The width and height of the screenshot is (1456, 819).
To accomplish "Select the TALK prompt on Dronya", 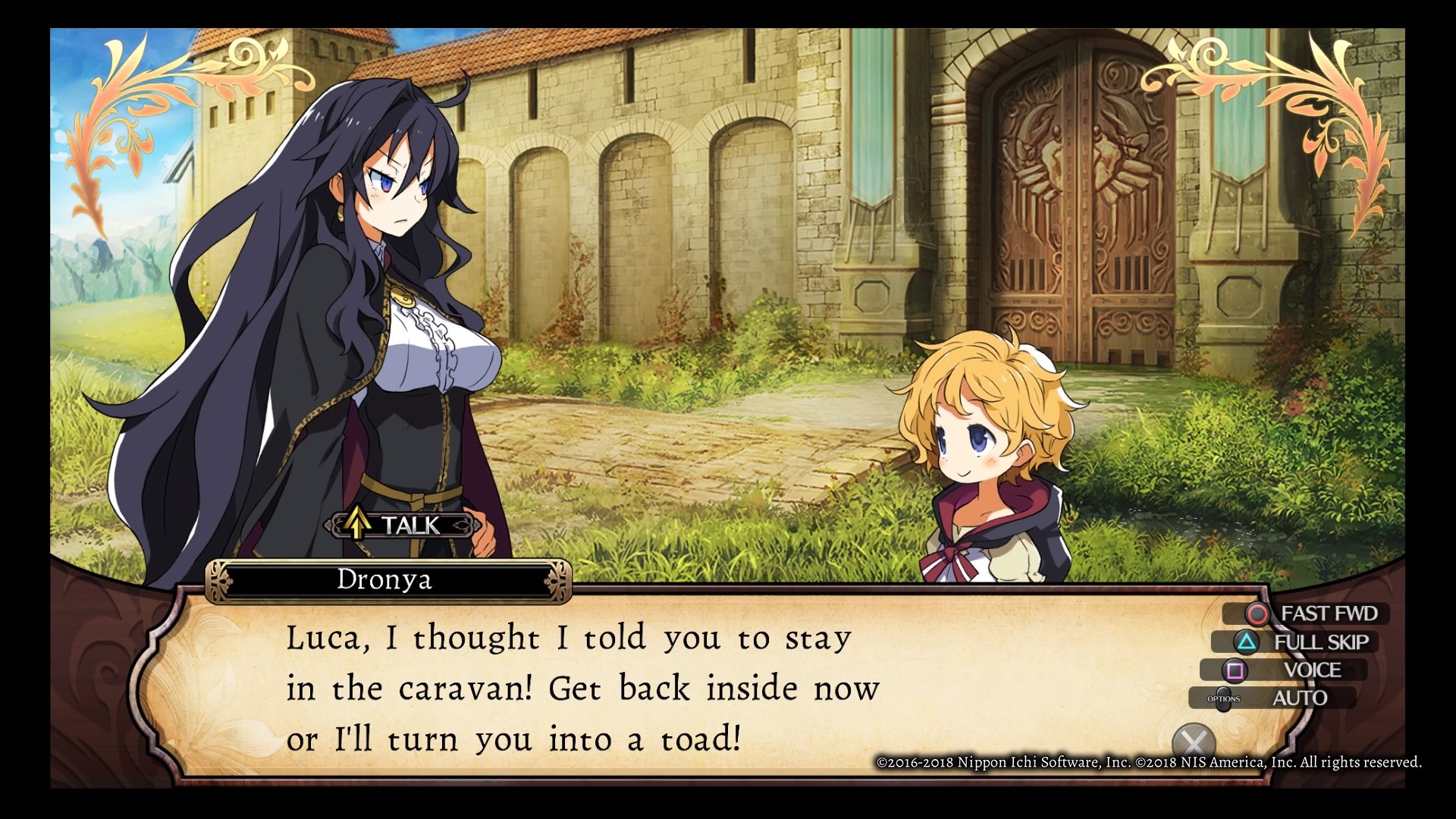I will click(x=406, y=525).
